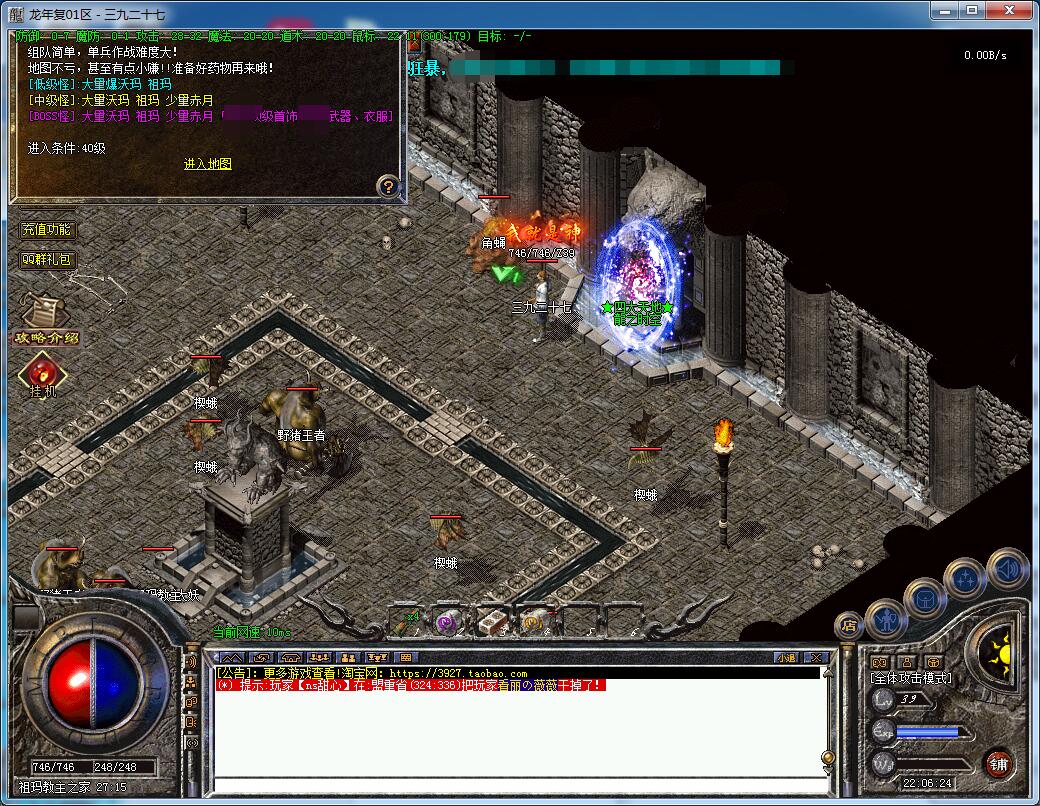Switch the 全体攻击模式 attack mode label
This screenshot has width=1040, height=806.
pos(911,678)
